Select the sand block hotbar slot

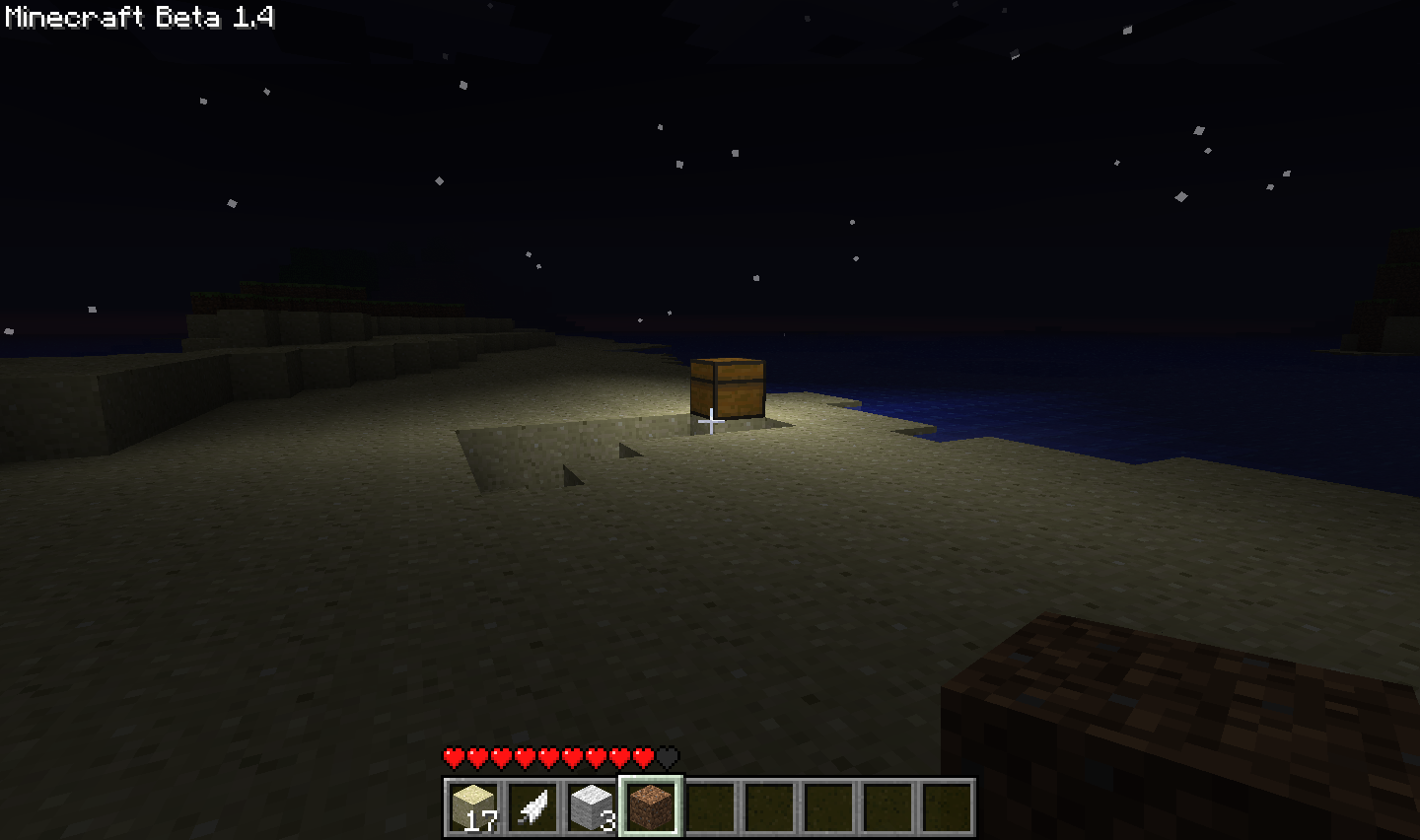click(x=473, y=807)
